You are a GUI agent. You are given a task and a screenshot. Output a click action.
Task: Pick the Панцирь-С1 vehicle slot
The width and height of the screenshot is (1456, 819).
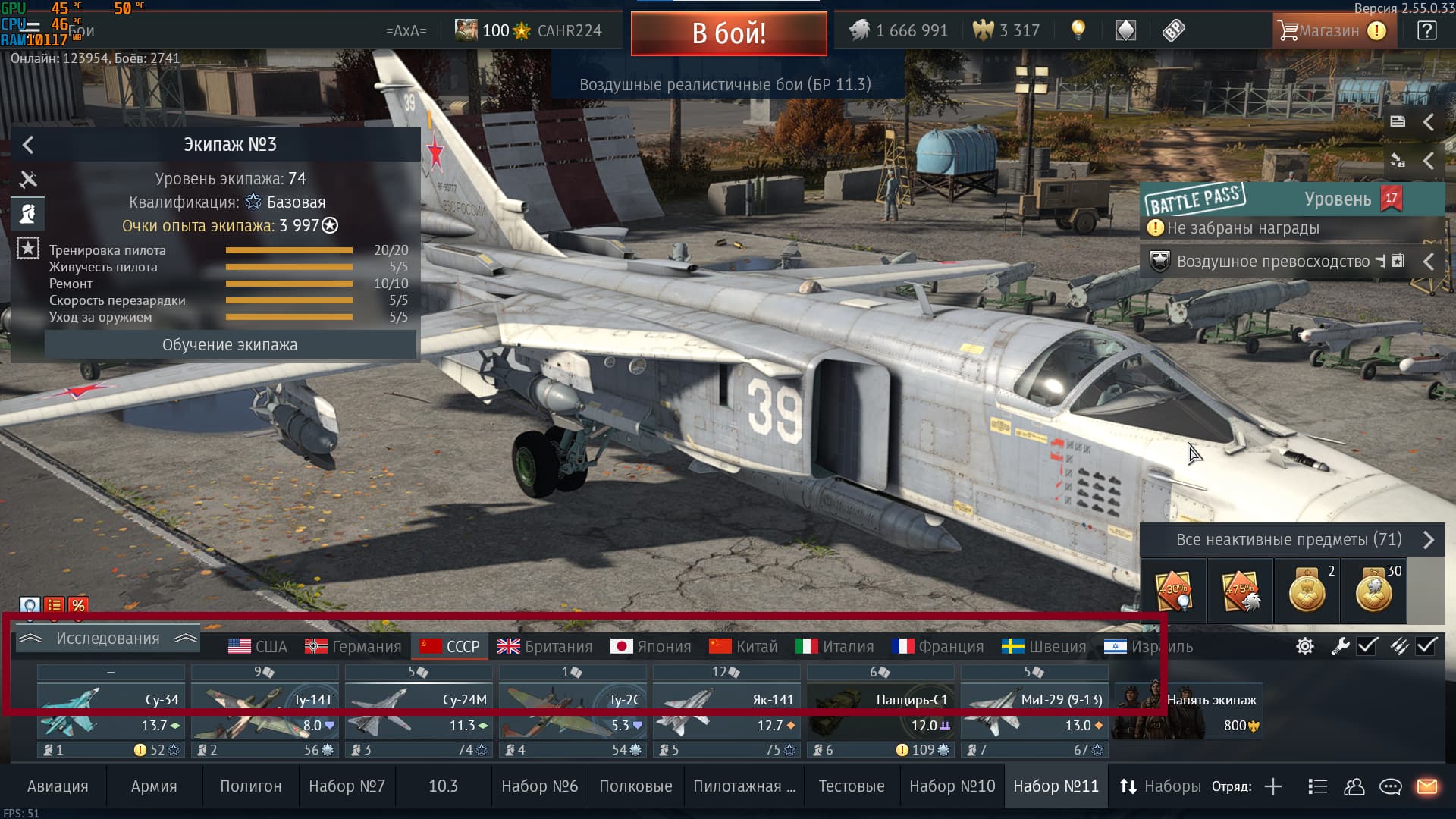(x=880, y=713)
